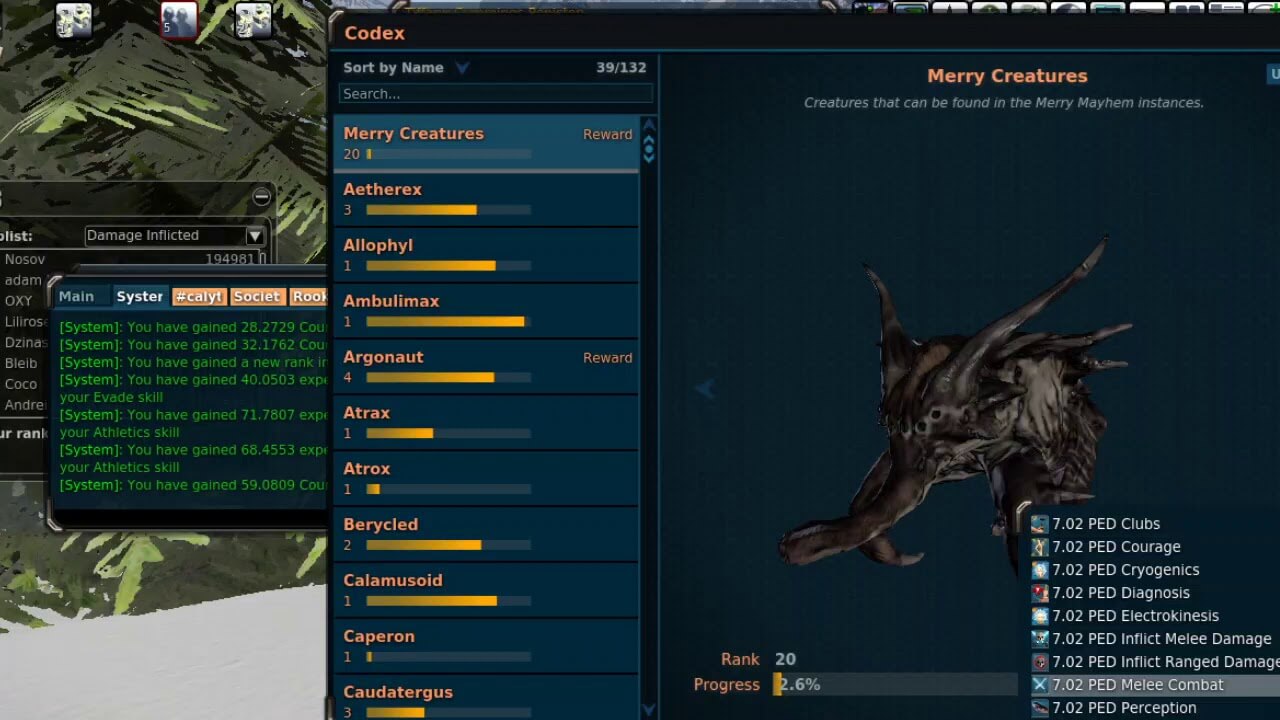Select the Argonaut codex entry

click(x=485, y=366)
